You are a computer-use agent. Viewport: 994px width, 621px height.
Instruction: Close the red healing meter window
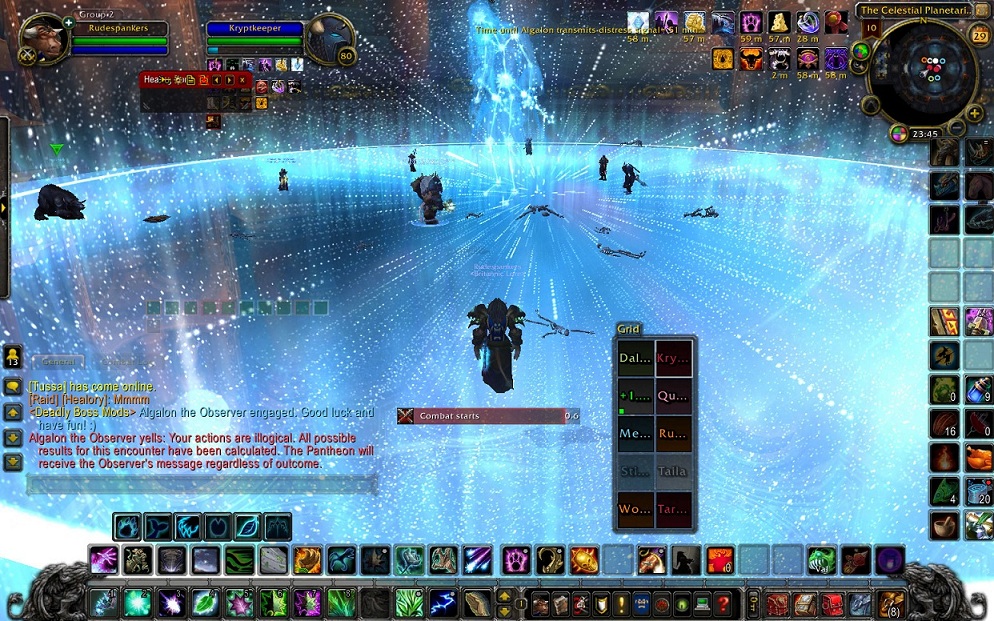pos(242,80)
